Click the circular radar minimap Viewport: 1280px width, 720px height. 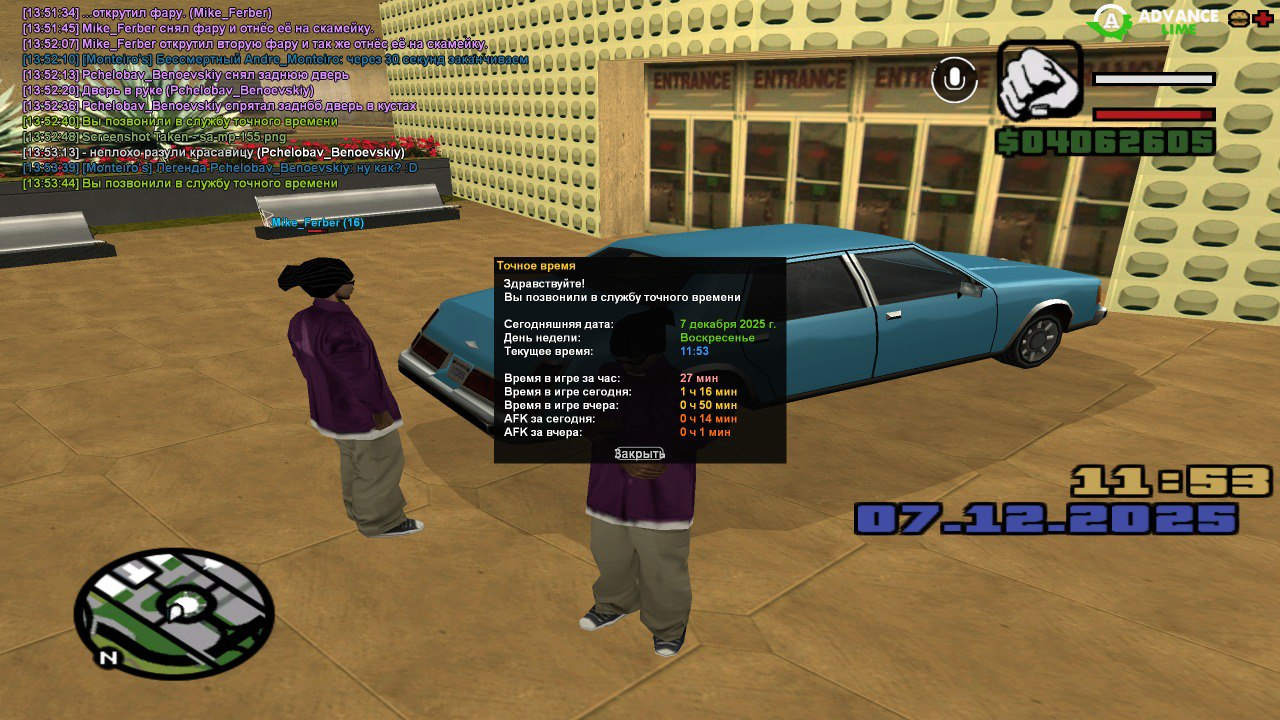tap(174, 613)
